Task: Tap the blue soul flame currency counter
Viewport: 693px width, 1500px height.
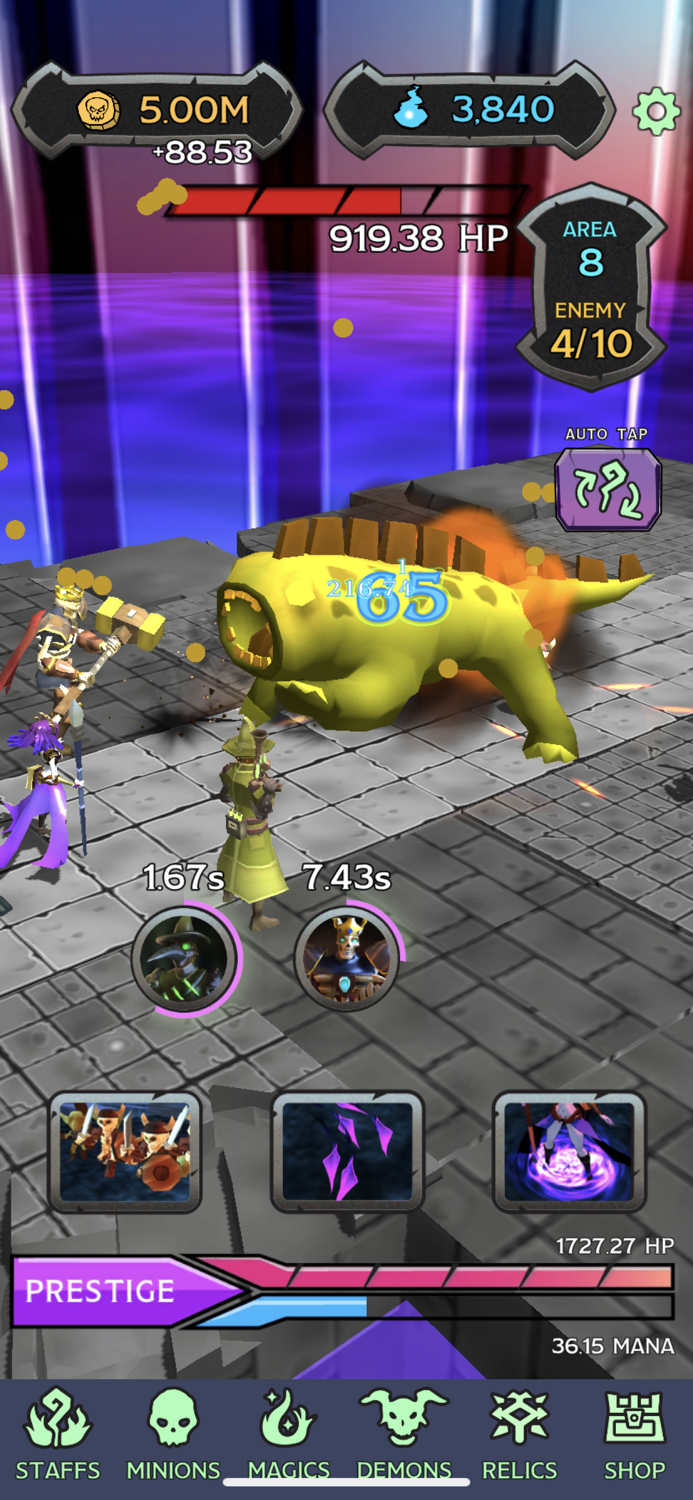Action: pos(470,110)
